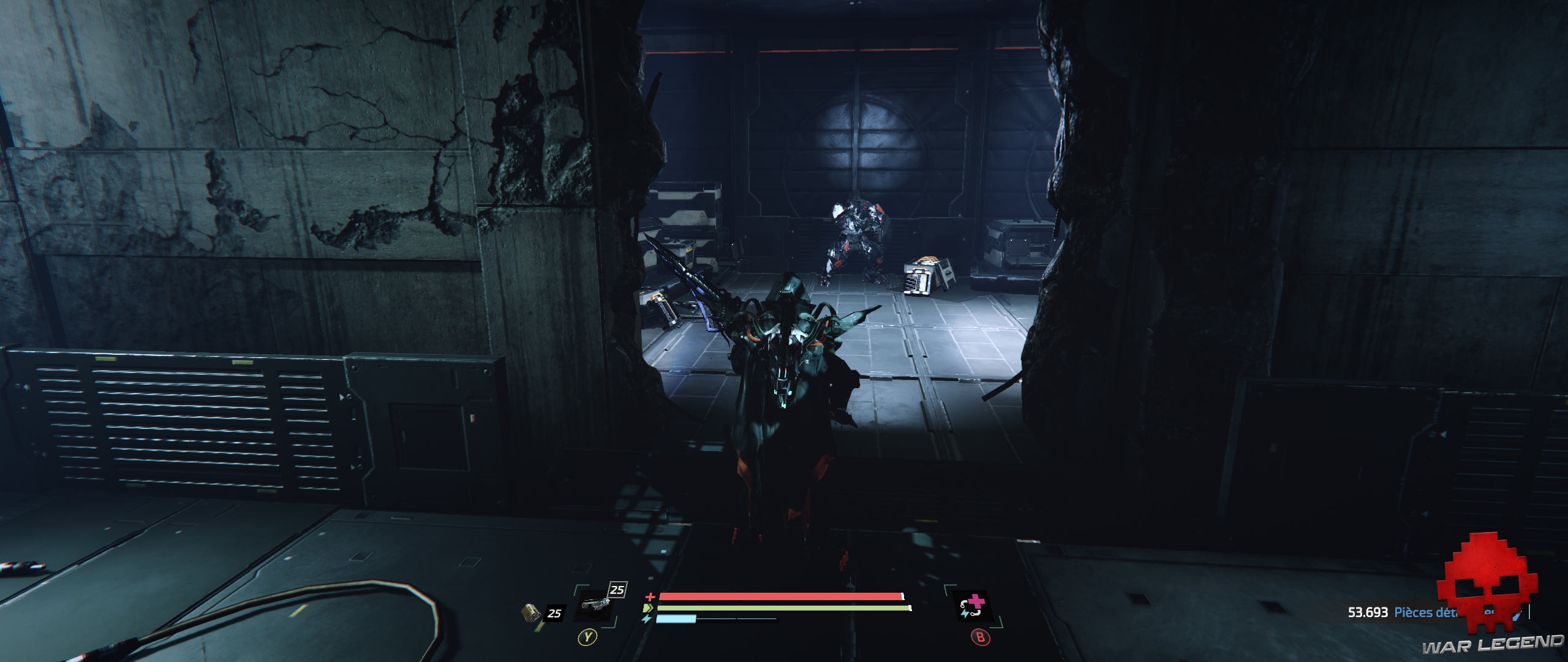
Task: Click the red plus health symbol
Action: [x=650, y=596]
